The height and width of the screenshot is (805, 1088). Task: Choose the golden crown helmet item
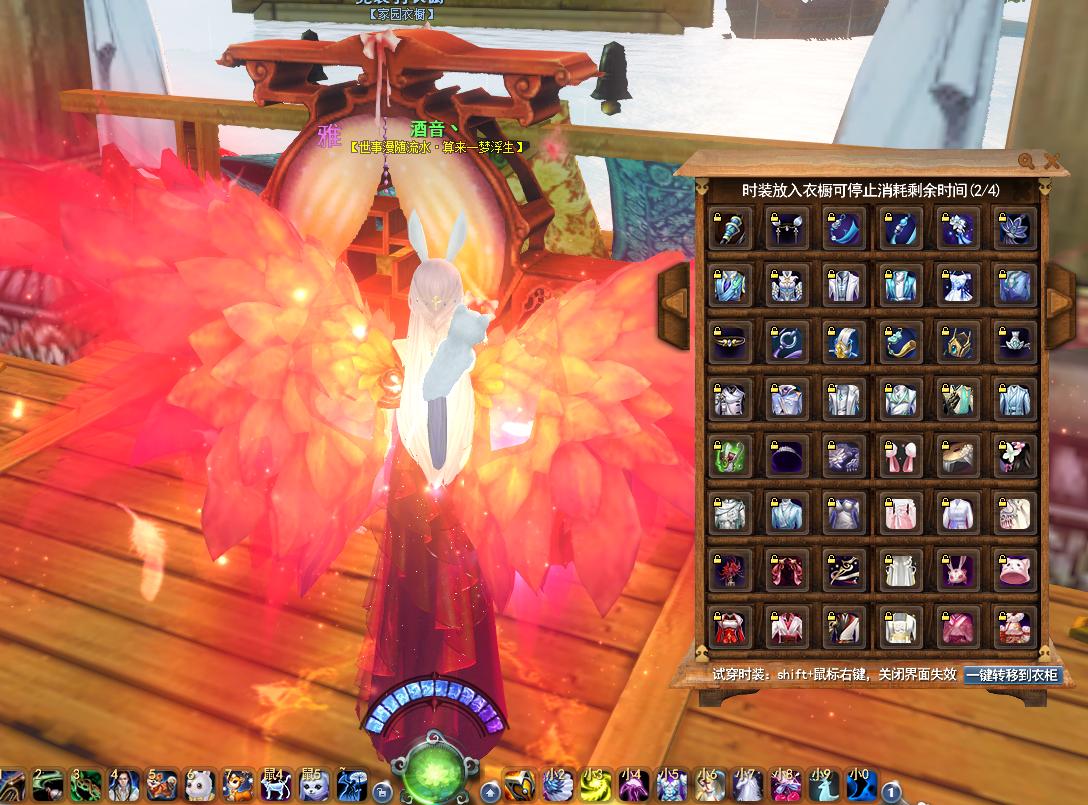[x=957, y=343]
